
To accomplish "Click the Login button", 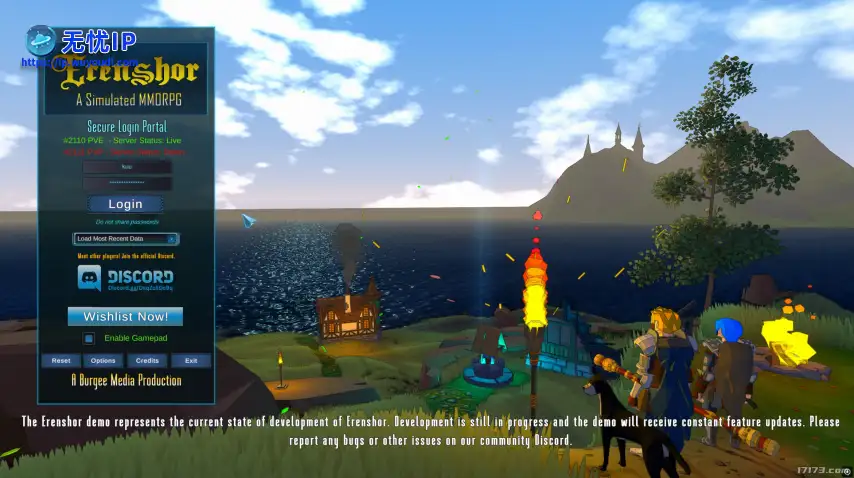I will tap(125, 204).
